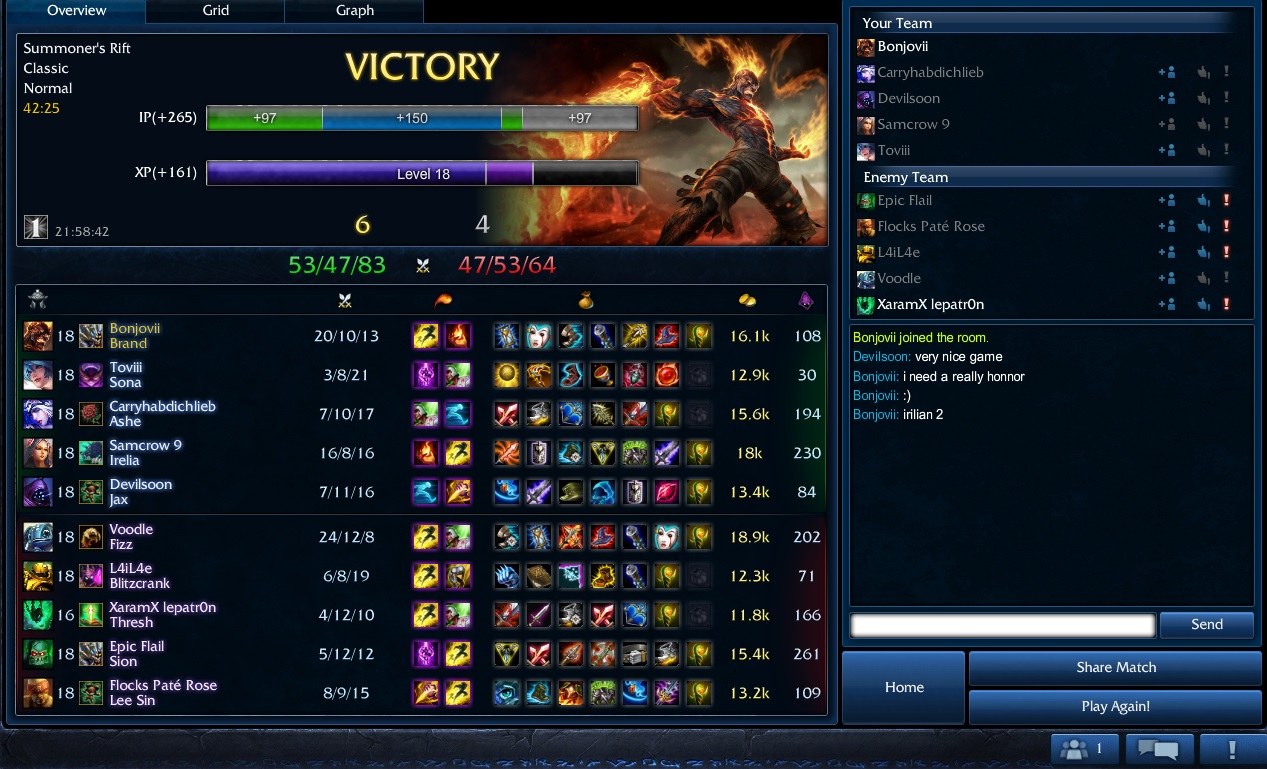
Task: Report enemy player L4iL4e
Action: pos(1226,252)
